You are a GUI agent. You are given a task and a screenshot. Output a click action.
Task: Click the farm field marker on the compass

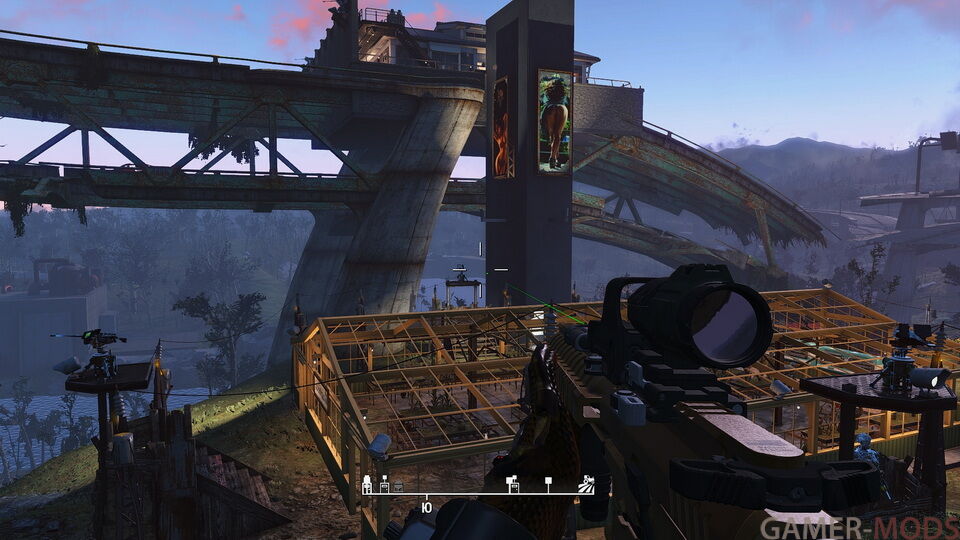point(587,485)
